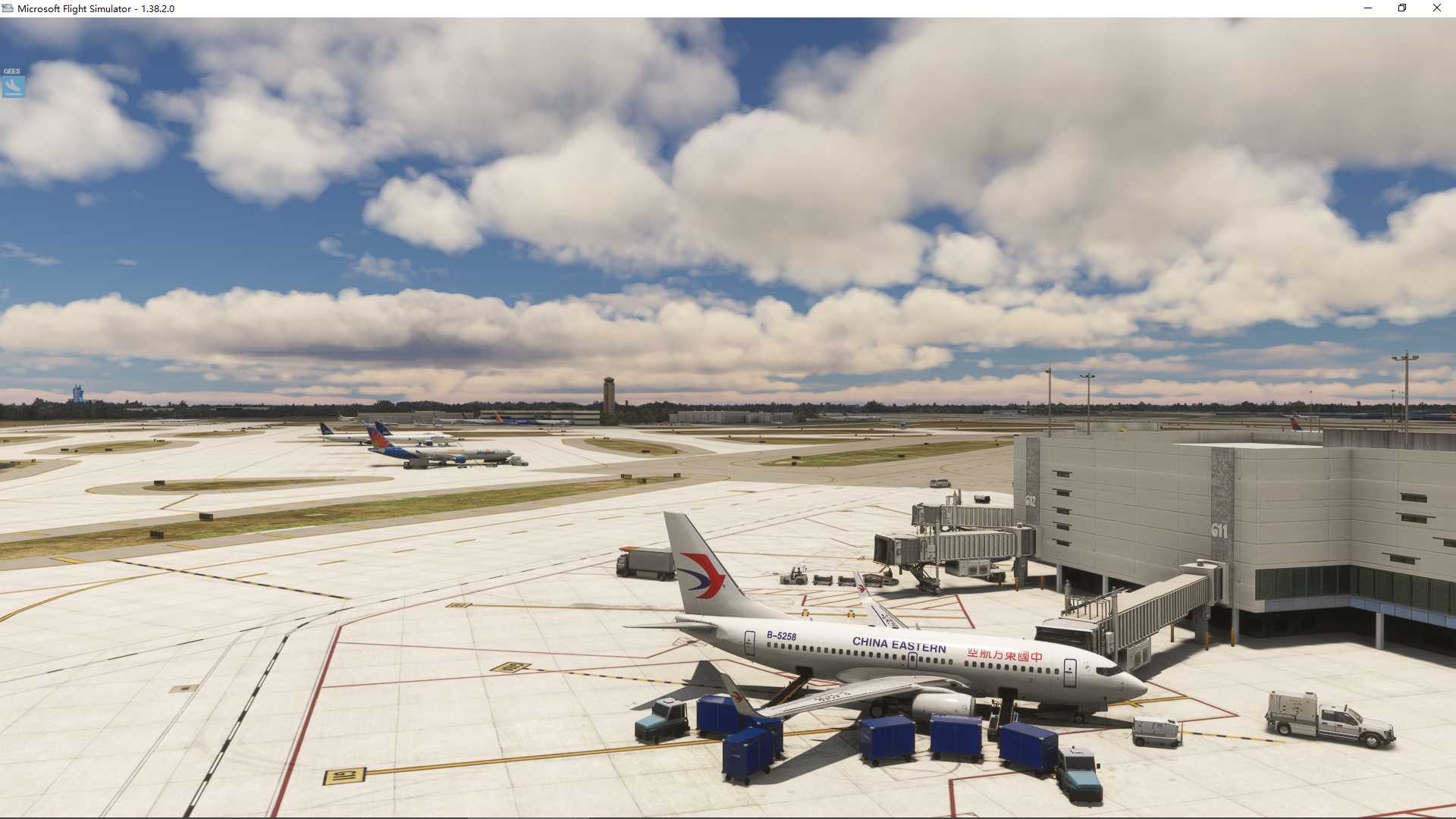Restore down the simulator window
This screenshot has height=819, width=1456.
coord(1401,8)
